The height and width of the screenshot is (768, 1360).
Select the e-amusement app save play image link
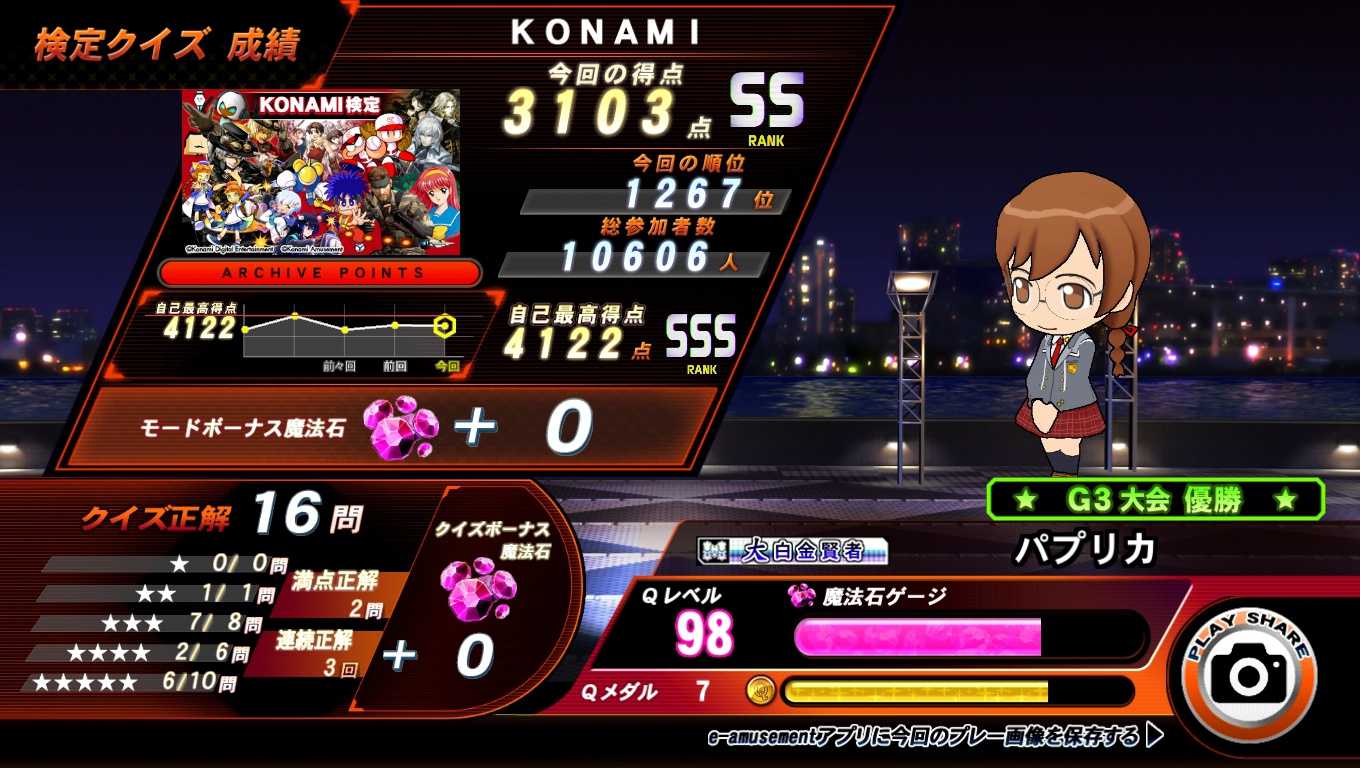[x=935, y=737]
